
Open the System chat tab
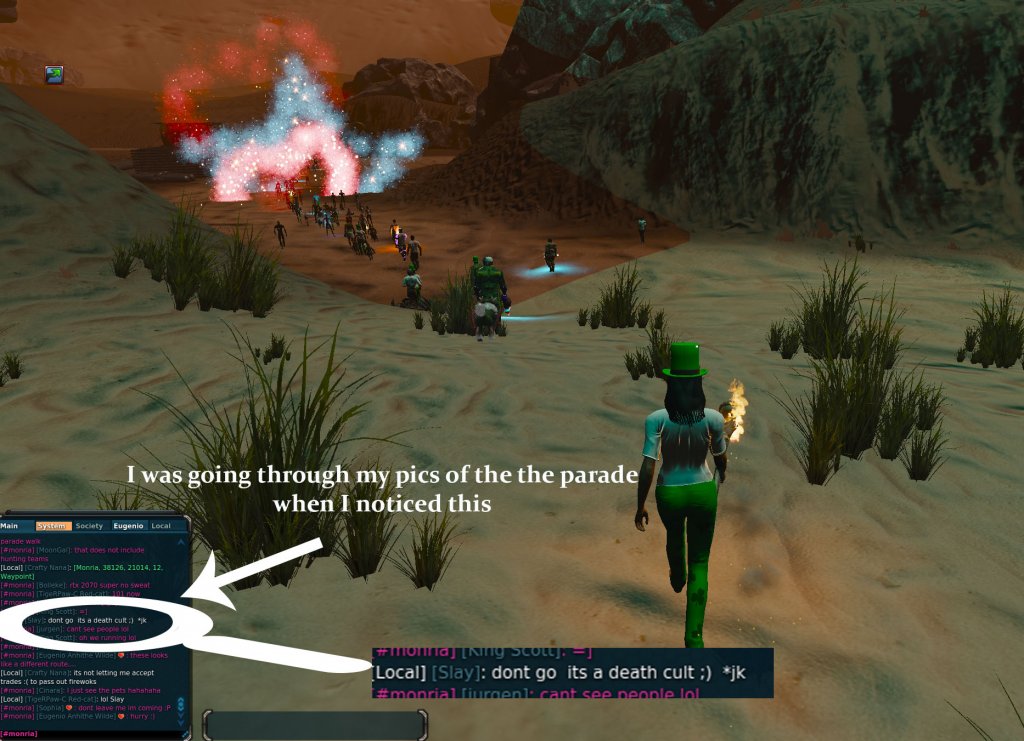50,526
